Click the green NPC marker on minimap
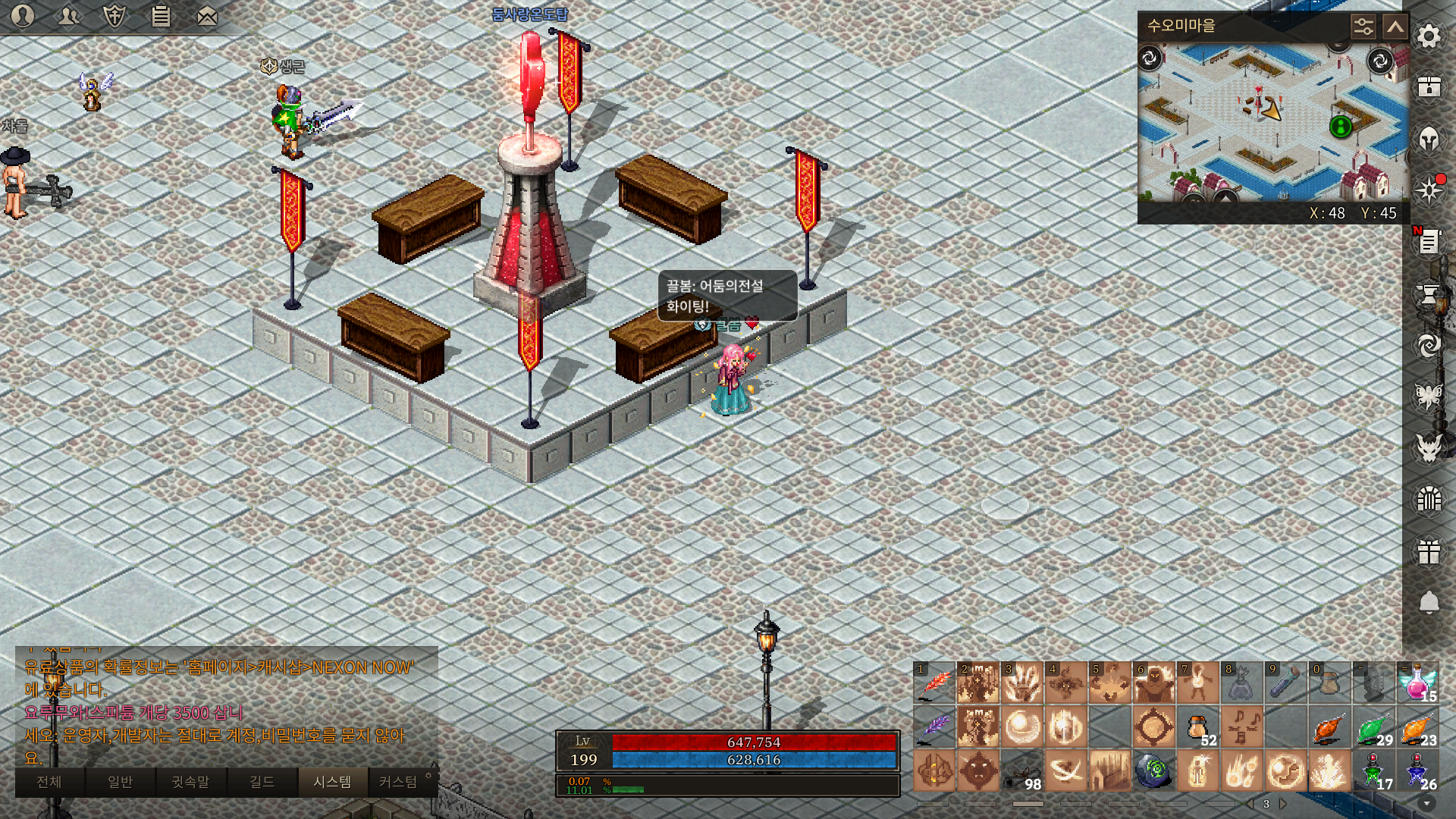The image size is (1456, 819). point(1341,127)
